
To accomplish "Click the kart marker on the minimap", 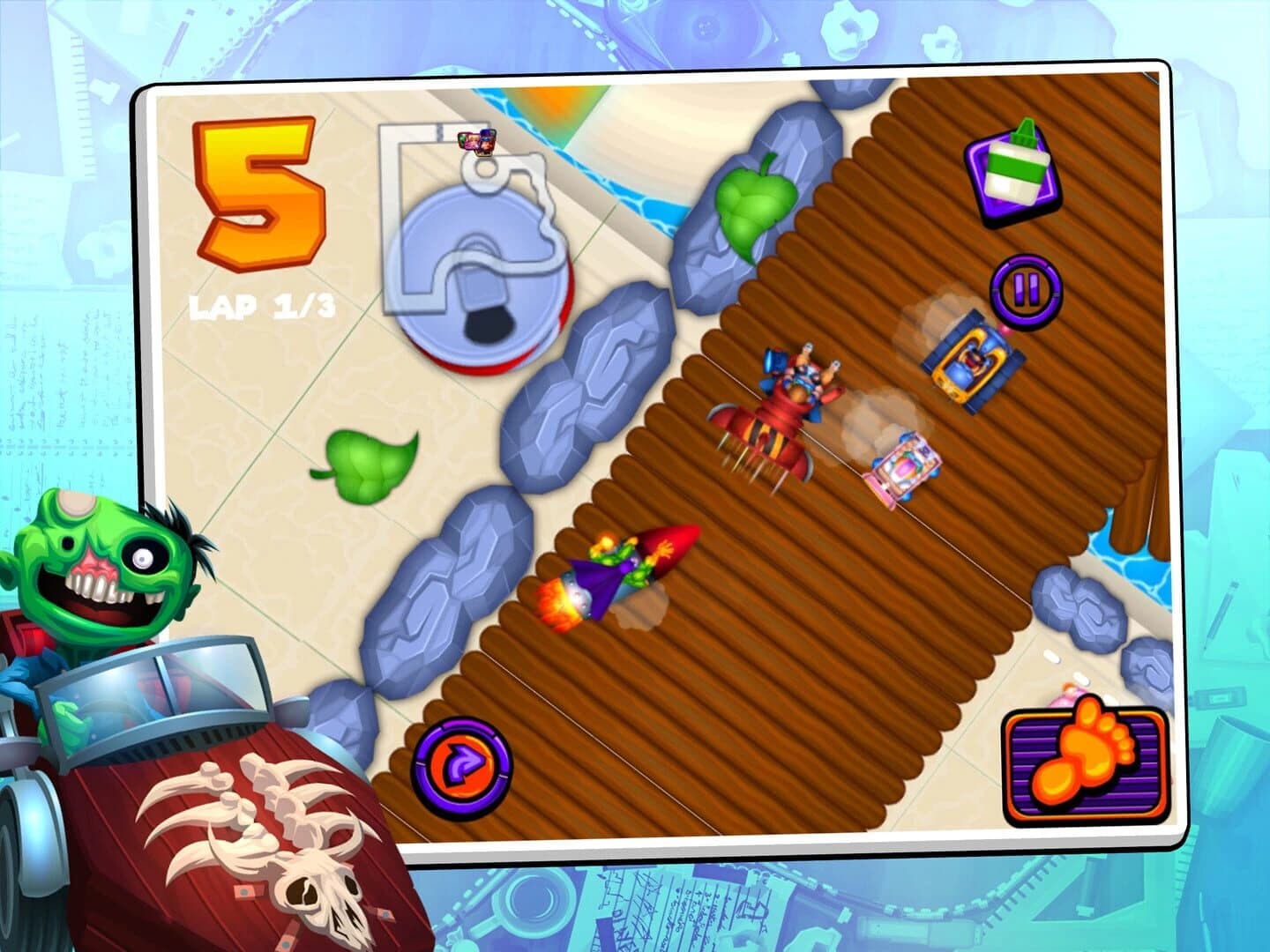I will [476, 141].
